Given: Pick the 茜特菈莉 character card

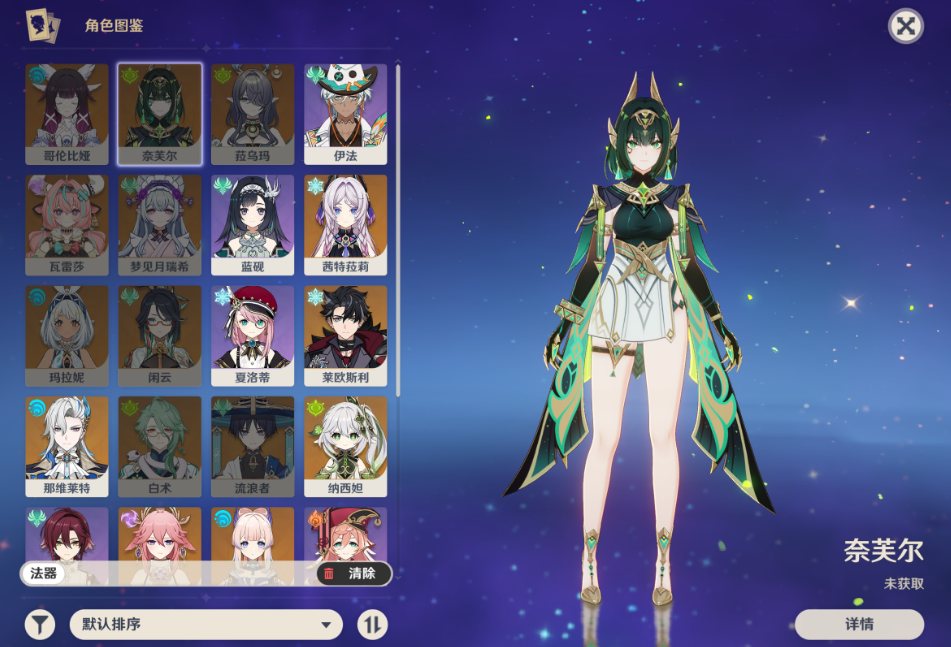Looking at the screenshot, I should tap(346, 225).
